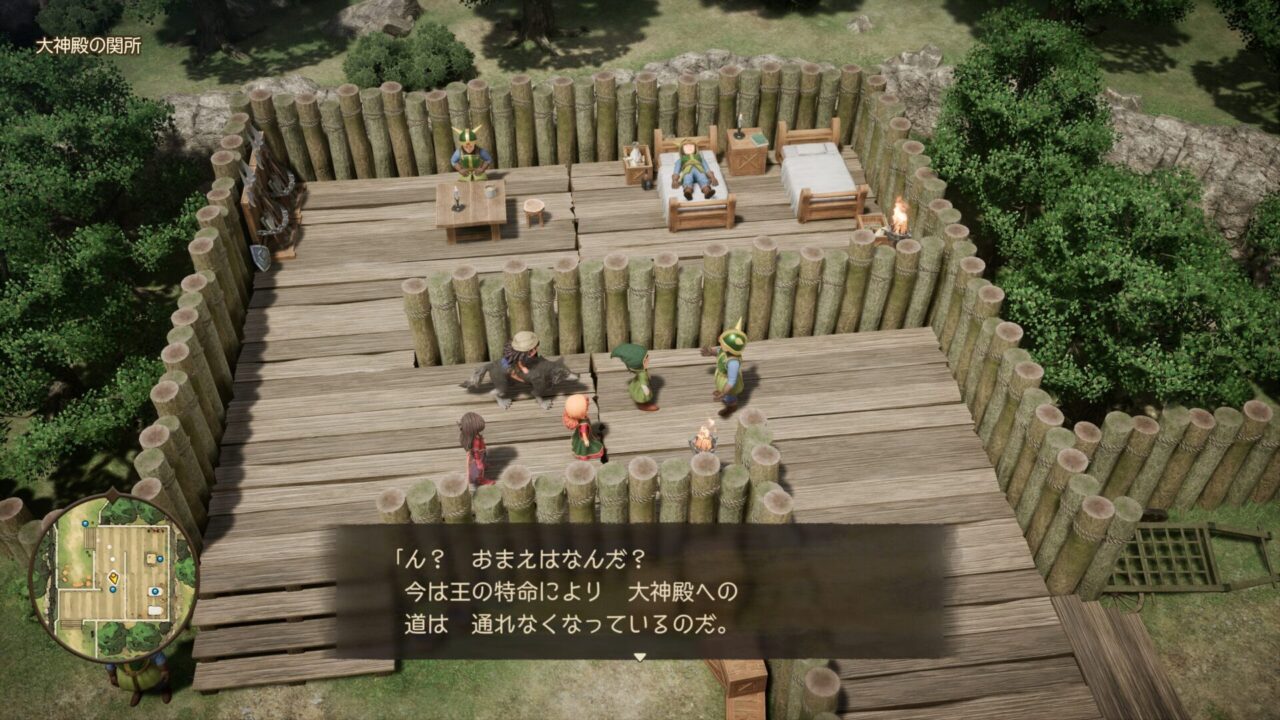
Task: Advance dialogue with the white arrow indicator
Action: [640, 657]
